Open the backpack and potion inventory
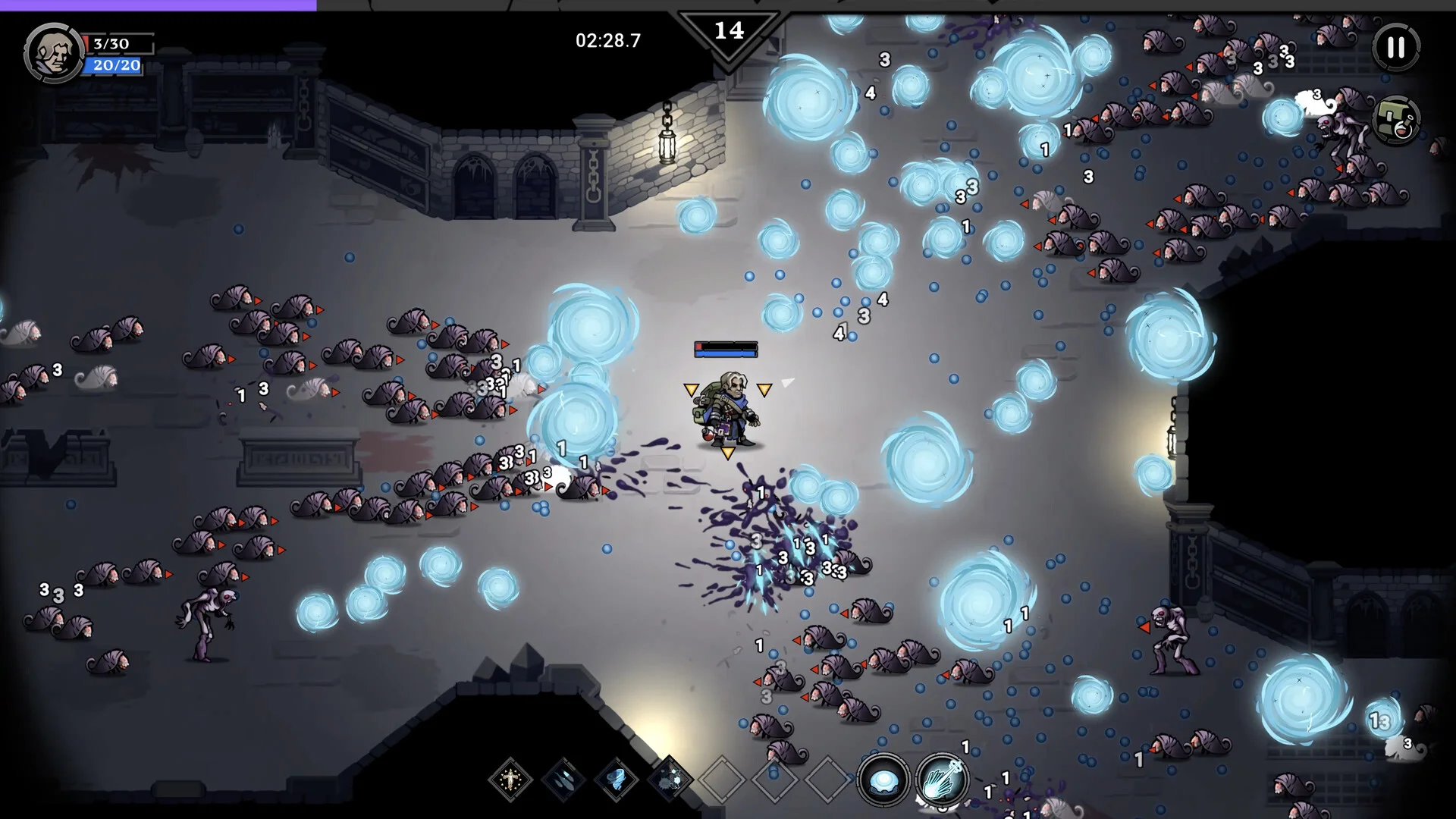 [1396, 121]
